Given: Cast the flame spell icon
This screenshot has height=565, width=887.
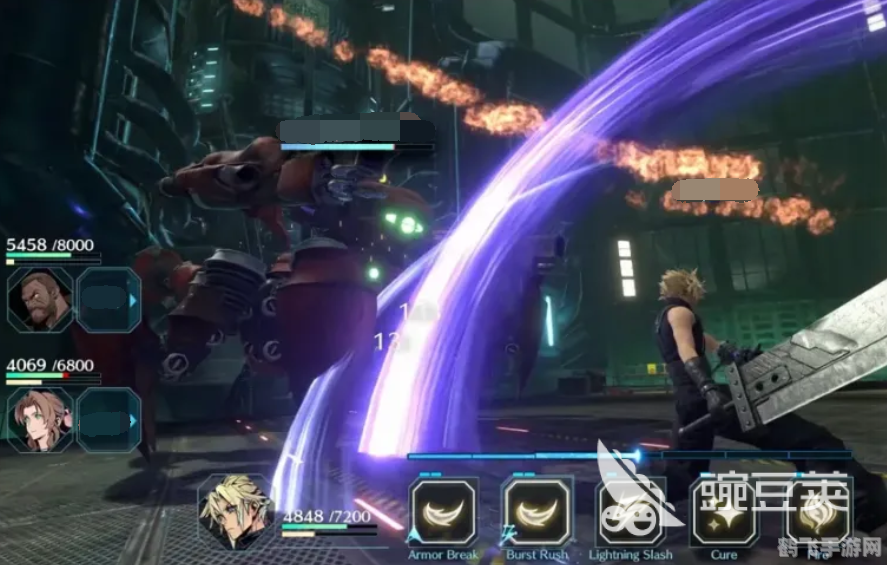Looking at the screenshot, I should click(x=818, y=511).
